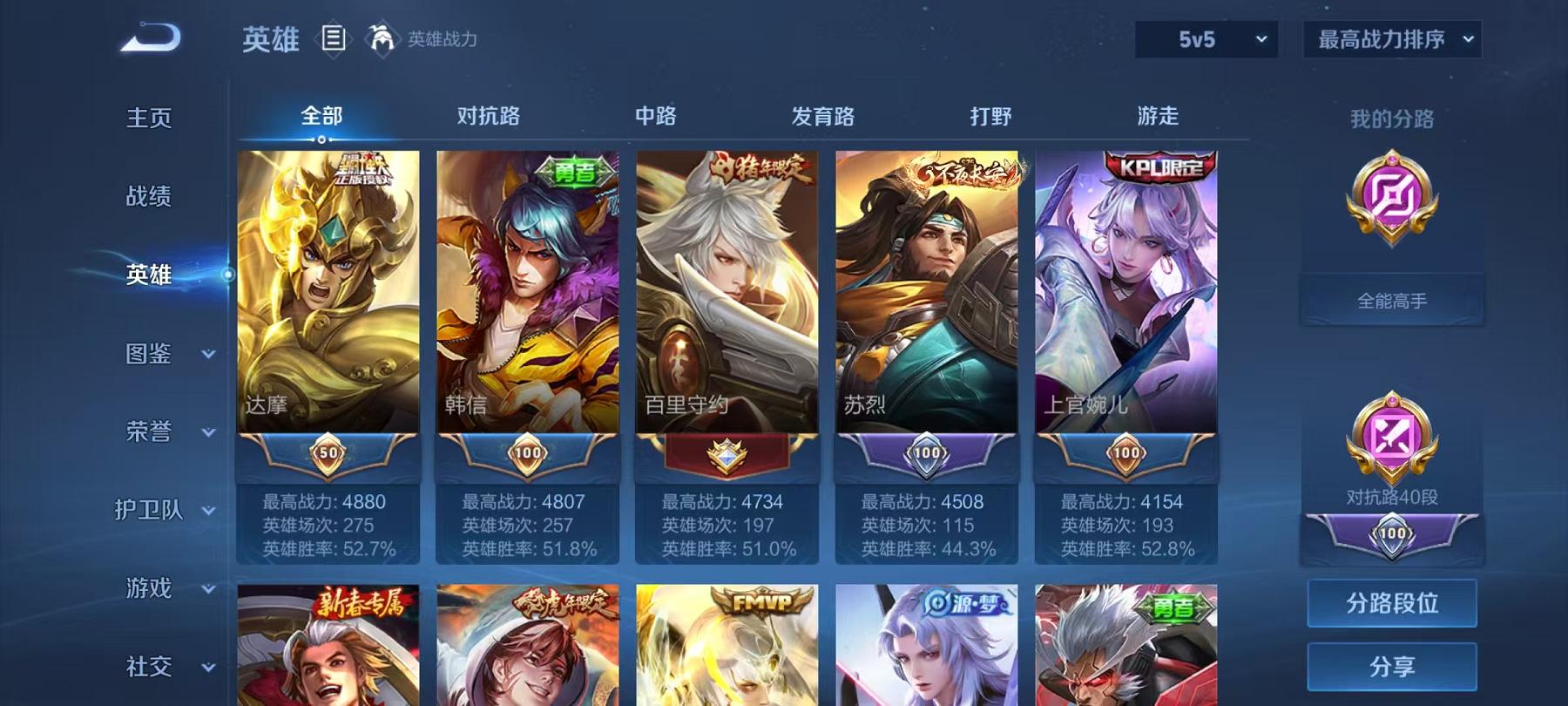
Task: Click the game logo in the top-left corner
Action: pos(148,37)
